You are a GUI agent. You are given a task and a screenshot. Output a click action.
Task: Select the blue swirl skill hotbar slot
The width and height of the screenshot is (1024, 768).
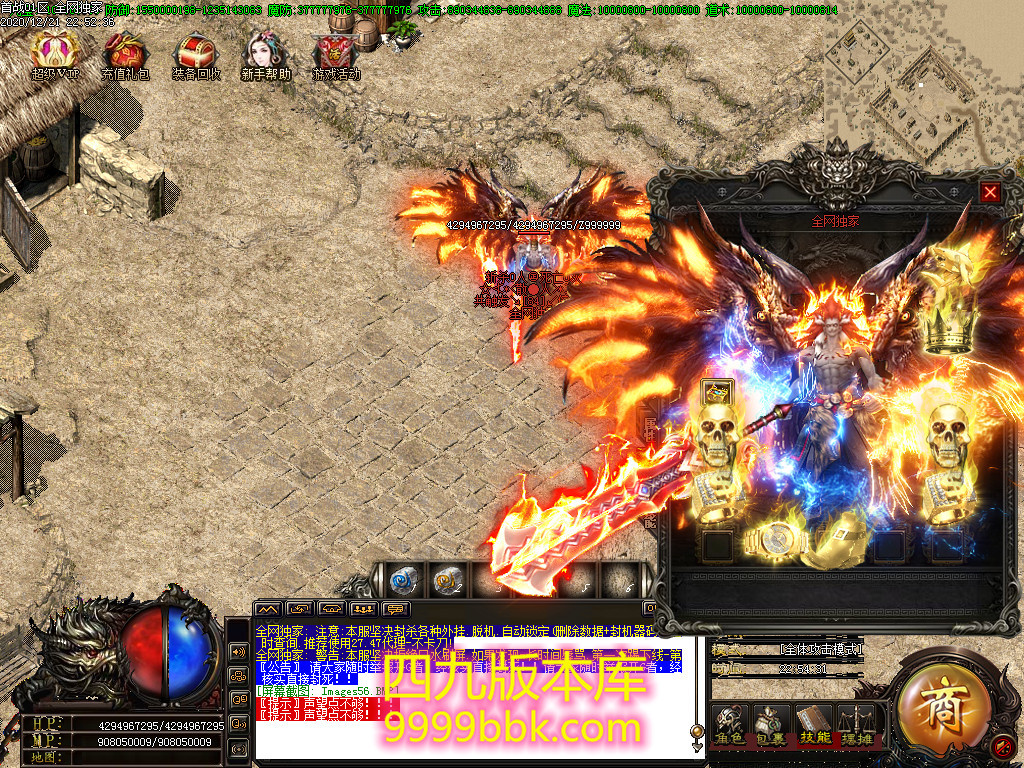403,579
